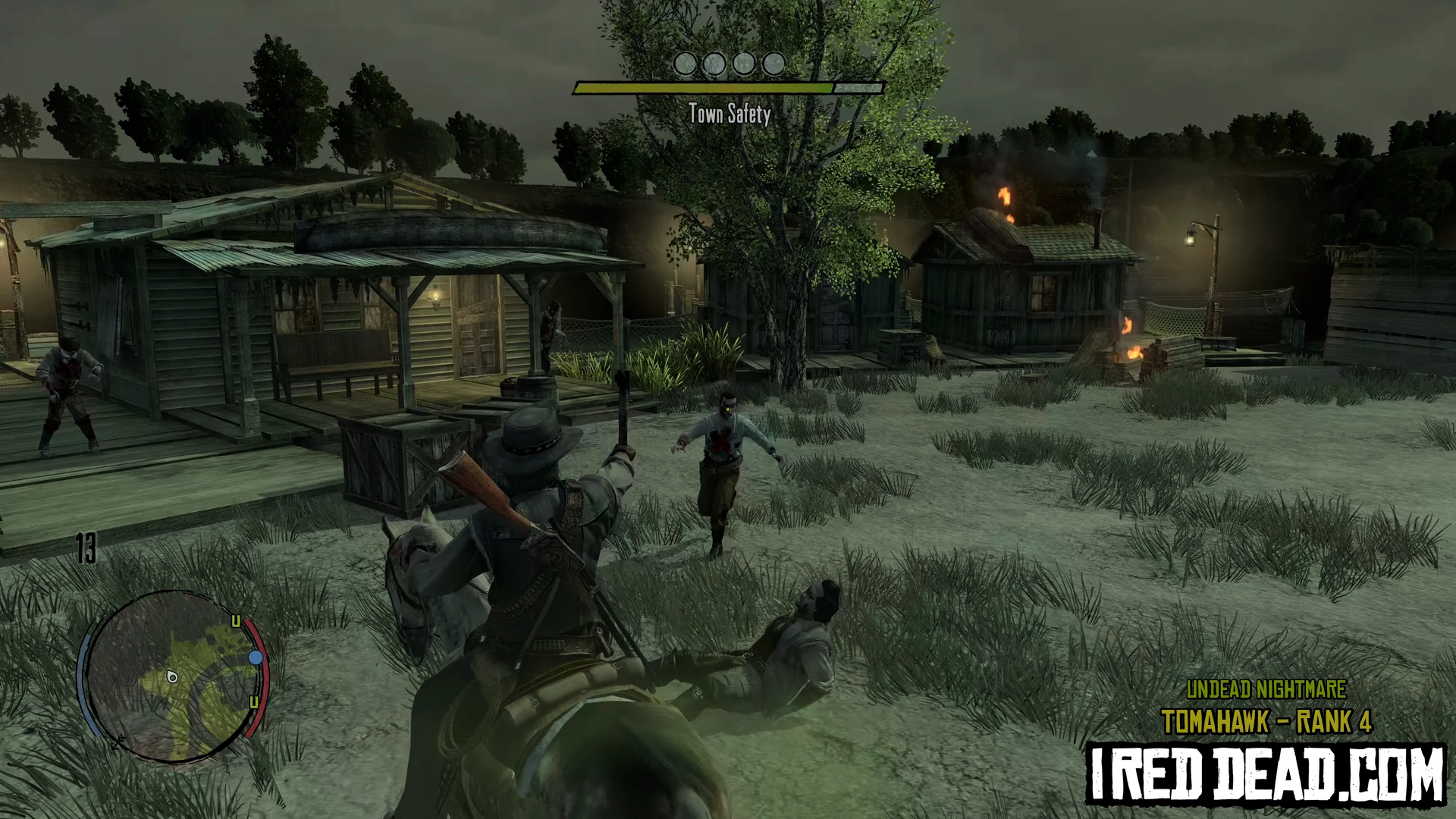
Task: Click the circular minimap
Action: (x=171, y=677)
